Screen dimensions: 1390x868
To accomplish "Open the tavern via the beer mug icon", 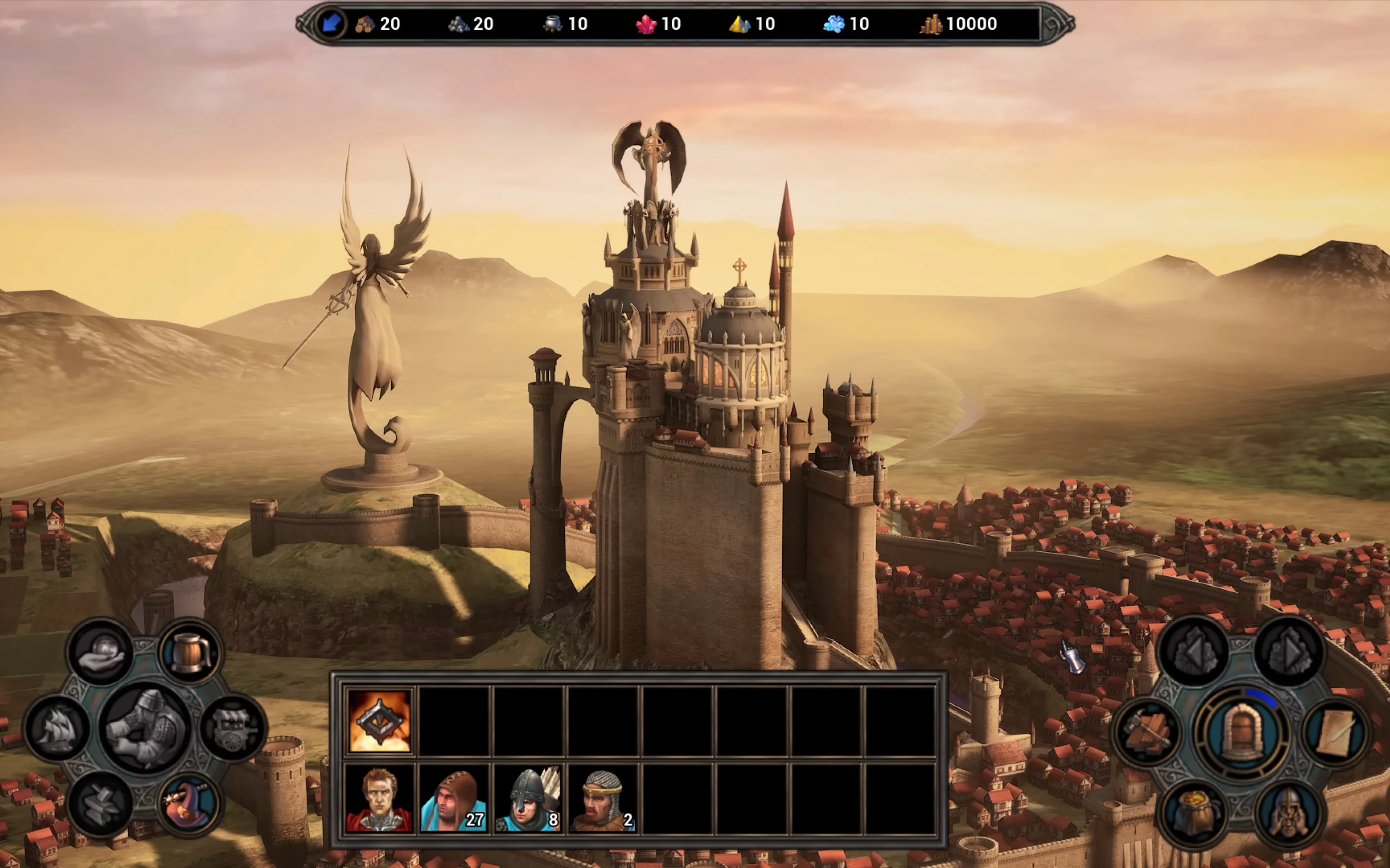I will [x=190, y=651].
